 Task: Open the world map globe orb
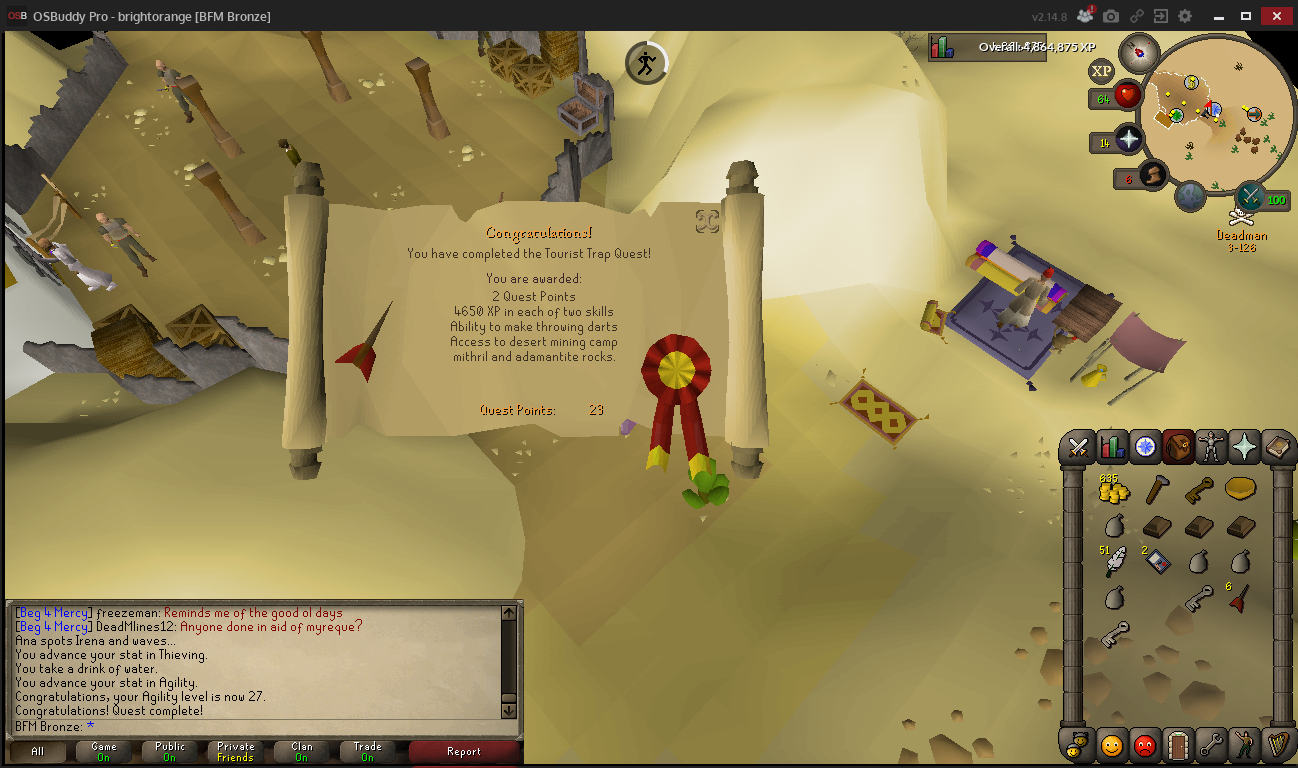[x=1189, y=196]
